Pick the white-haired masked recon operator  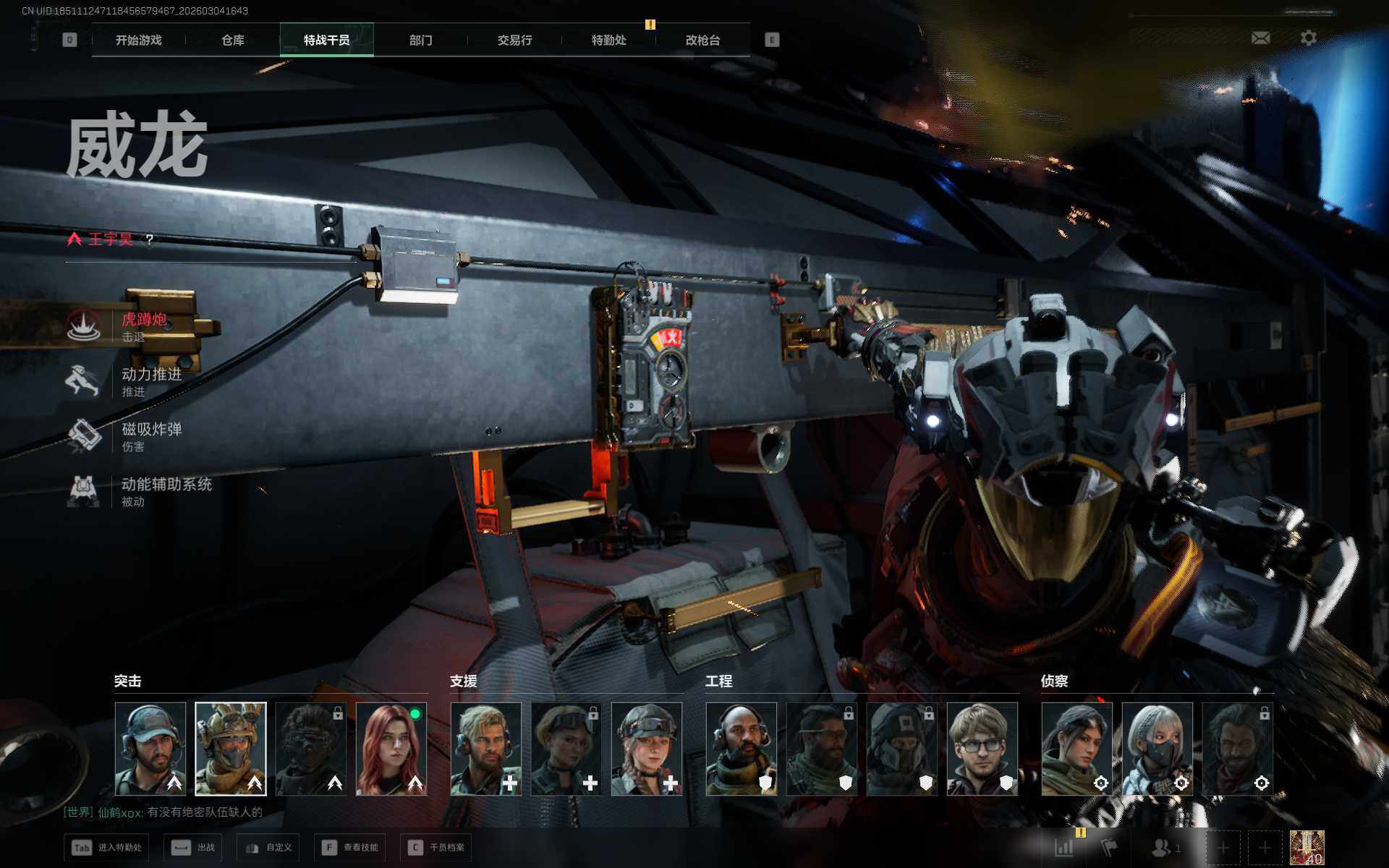pos(1157,749)
